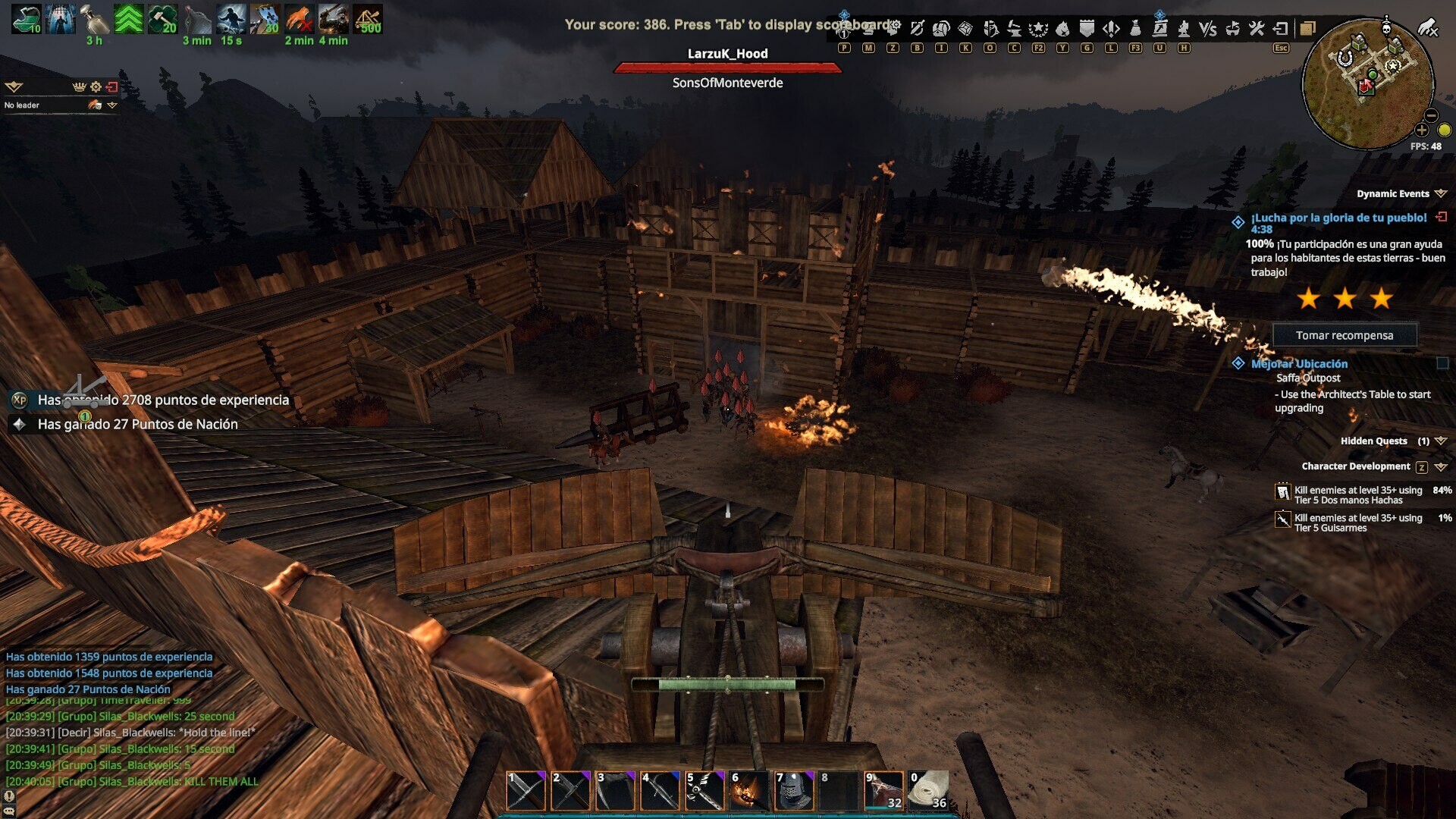Equip the winged sword in slot 5
Image resolution: width=1456 pixels, height=819 pixels.
[x=704, y=792]
